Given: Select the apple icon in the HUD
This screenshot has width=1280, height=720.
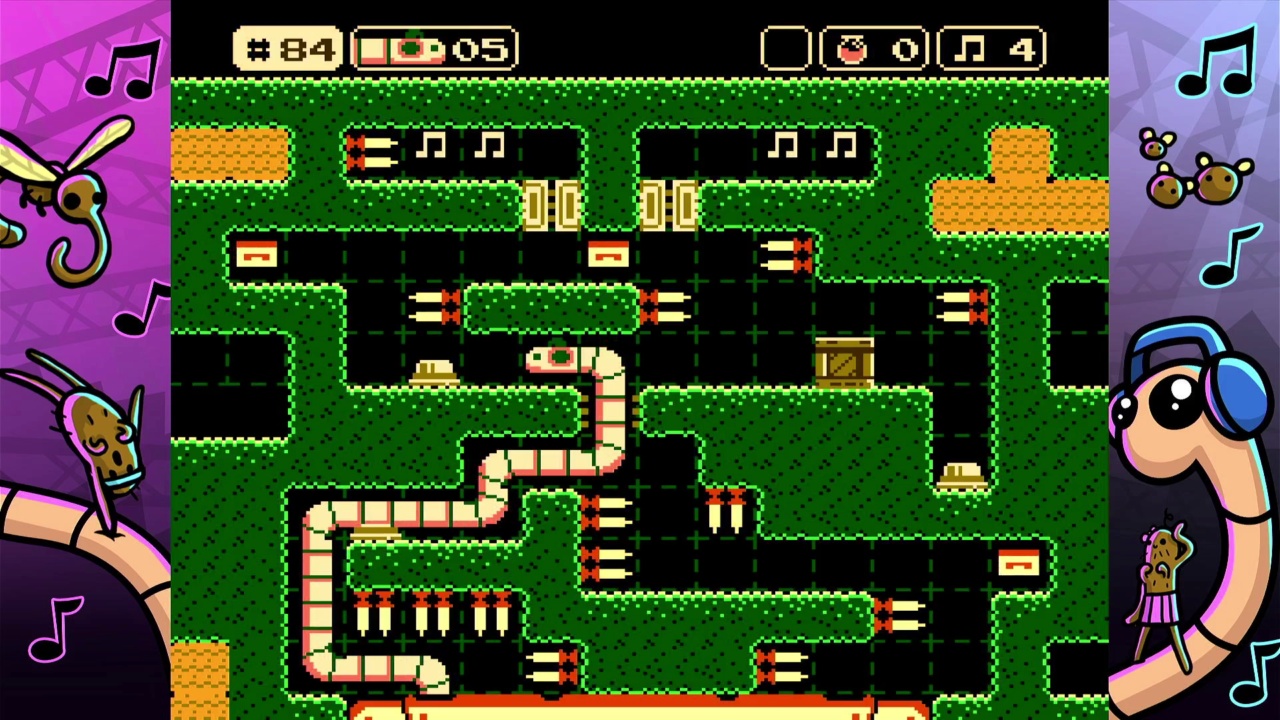Looking at the screenshot, I should [851, 46].
